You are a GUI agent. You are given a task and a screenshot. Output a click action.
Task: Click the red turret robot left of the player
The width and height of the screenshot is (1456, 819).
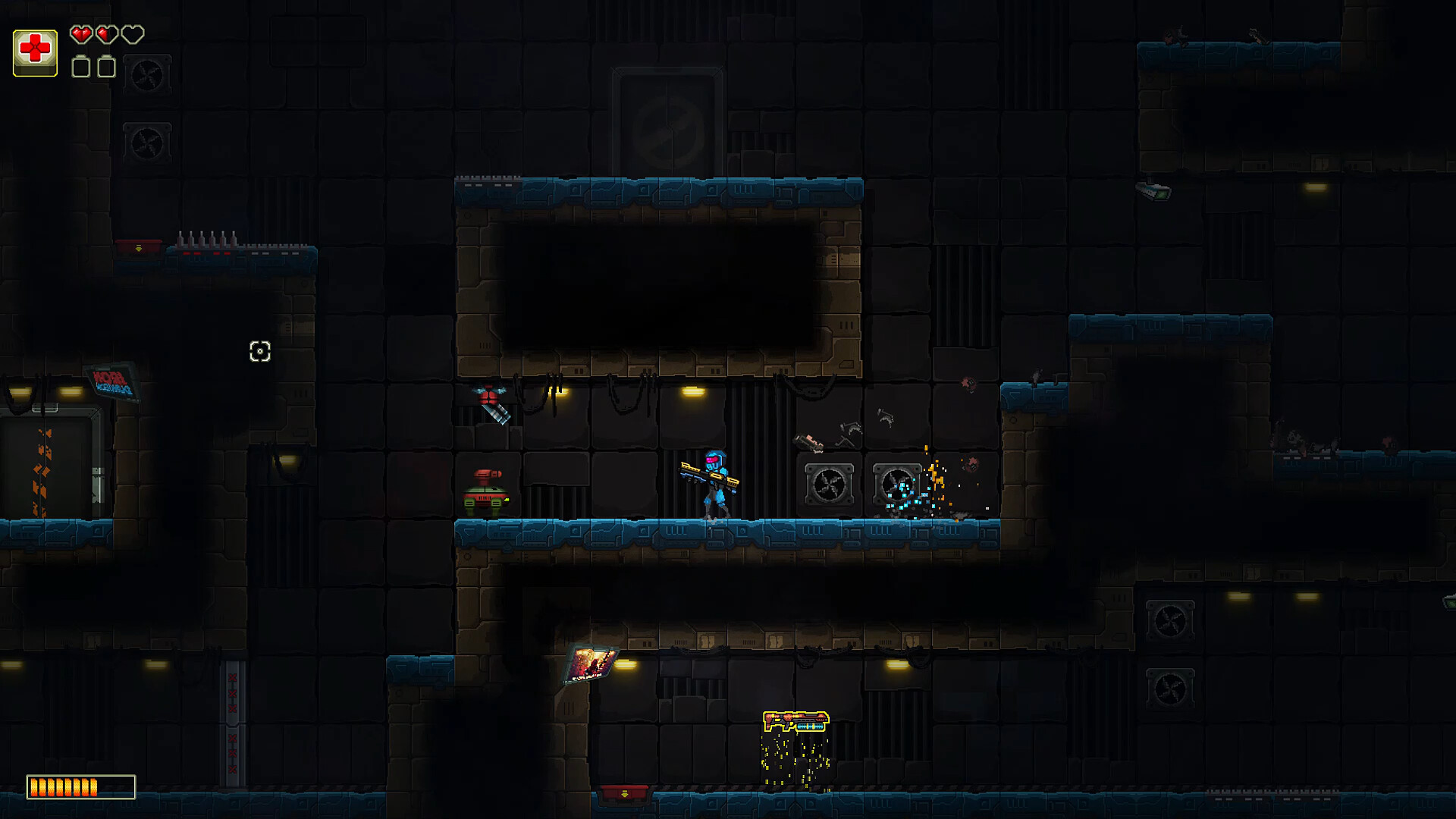pos(486,485)
